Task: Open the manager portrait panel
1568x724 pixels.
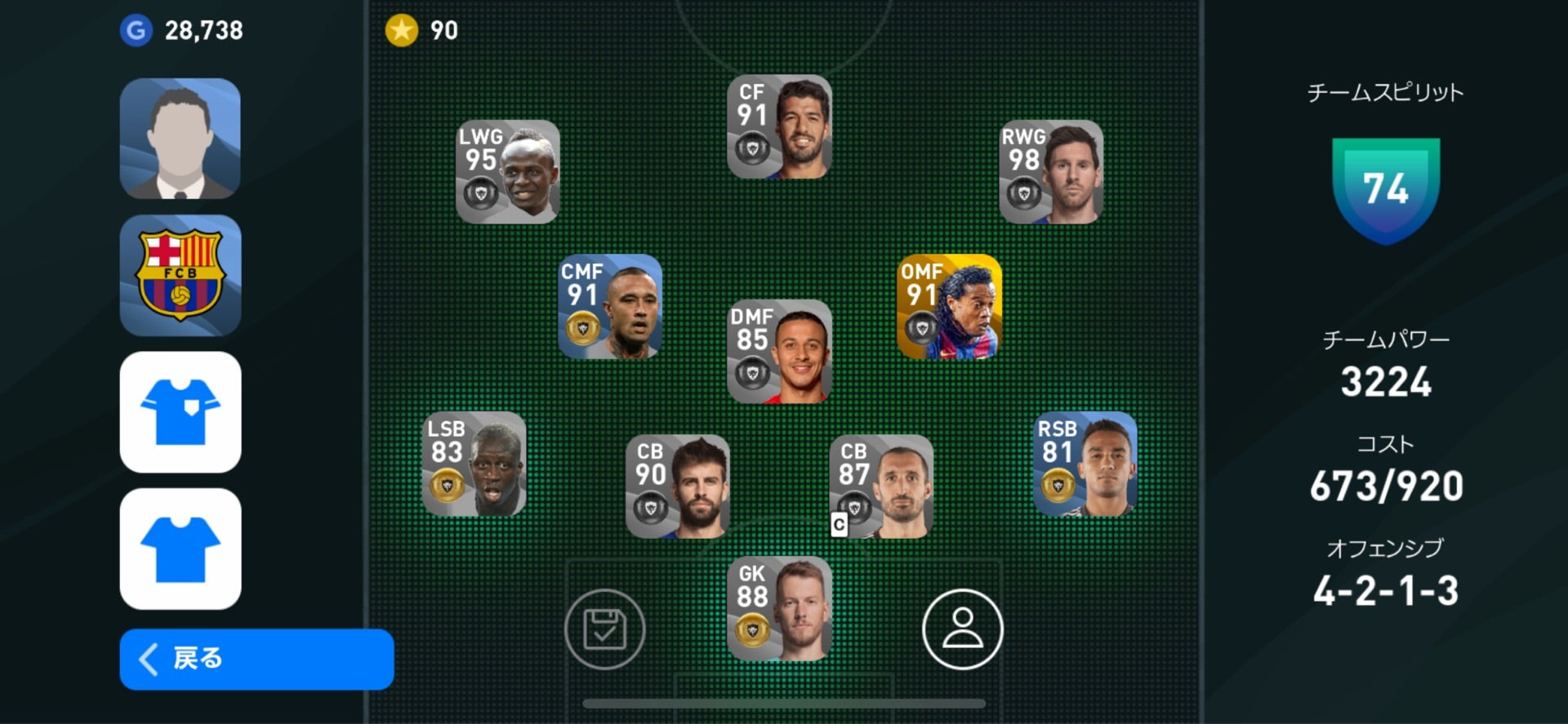Action: (x=180, y=139)
